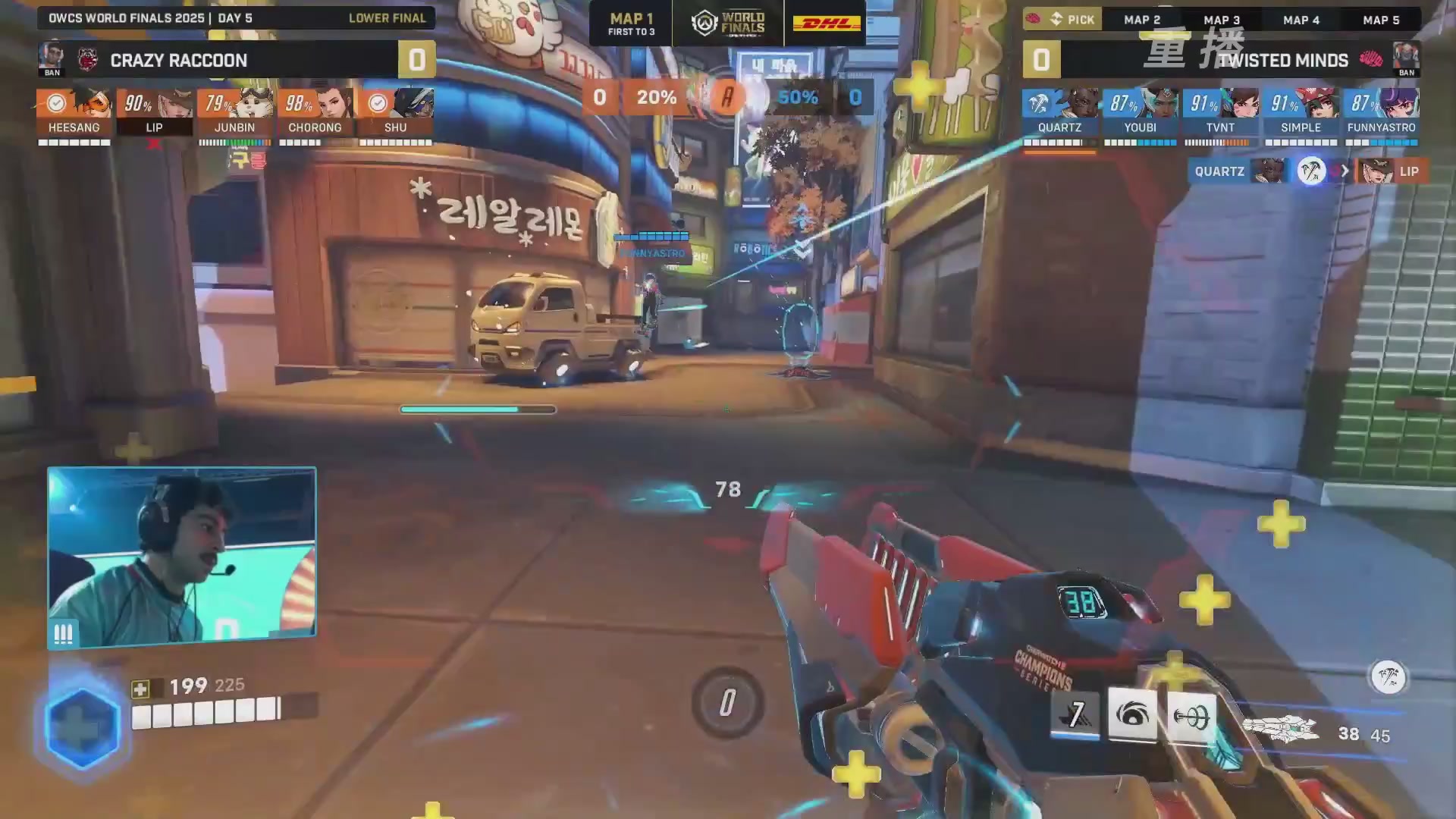Choose TVNT's player portrait
This screenshot has height=819, width=1456.
(x=1241, y=103)
